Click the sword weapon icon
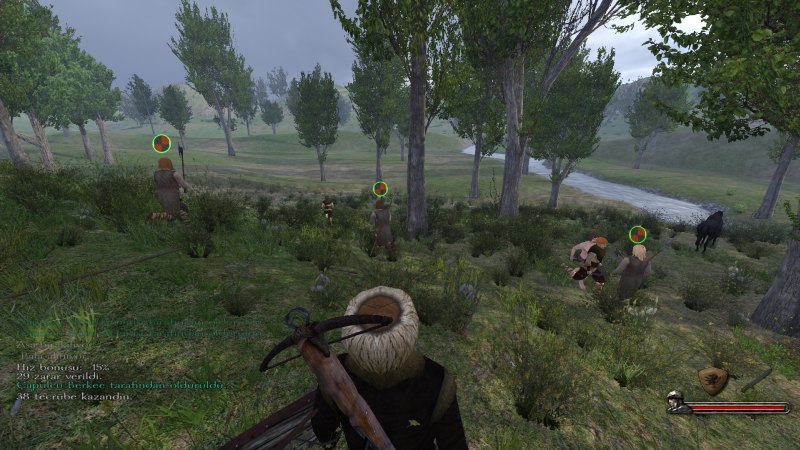Screen dimensions: 800x450 pos(756,379)
